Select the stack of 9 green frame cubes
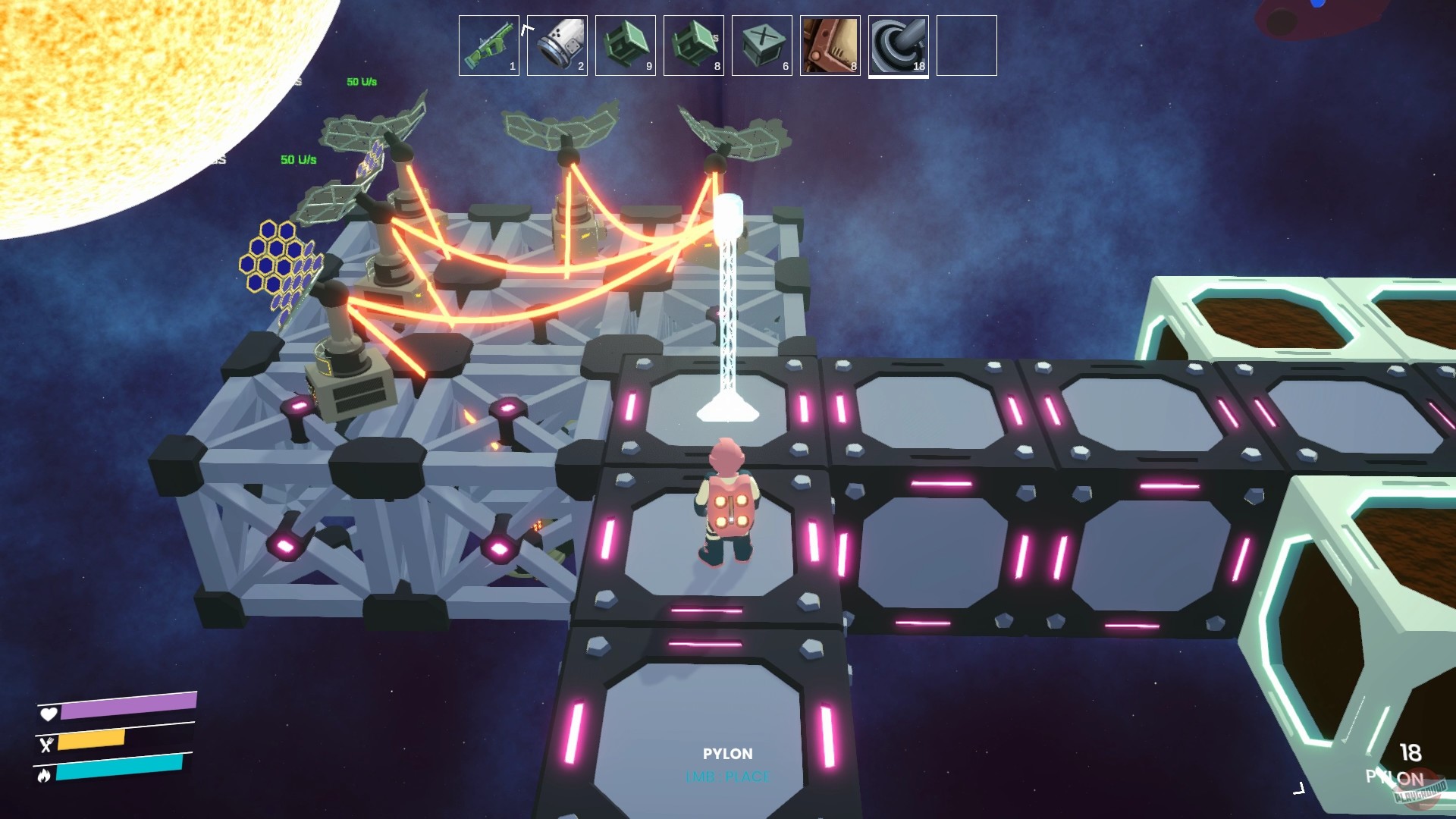The width and height of the screenshot is (1456, 819). point(624,45)
